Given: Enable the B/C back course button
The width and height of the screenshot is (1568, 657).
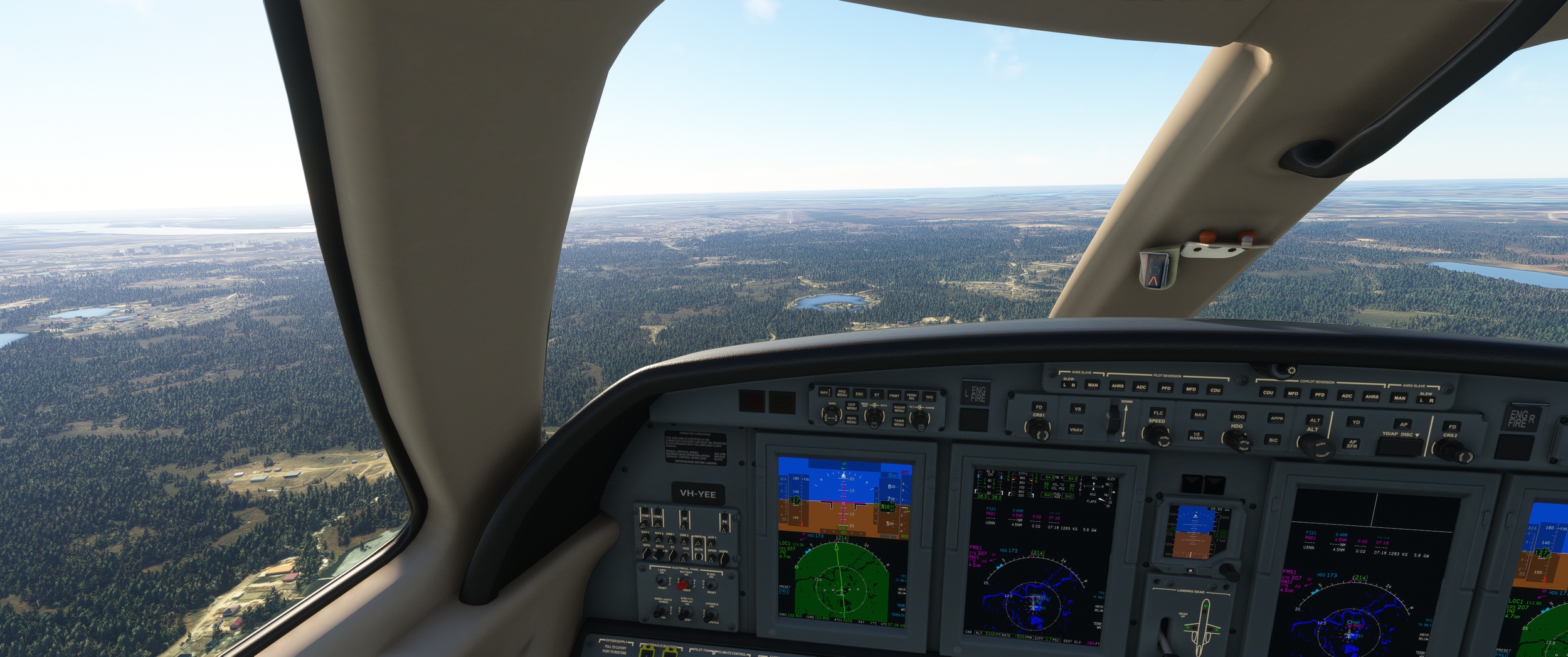Looking at the screenshot, I should (1273, 440).
